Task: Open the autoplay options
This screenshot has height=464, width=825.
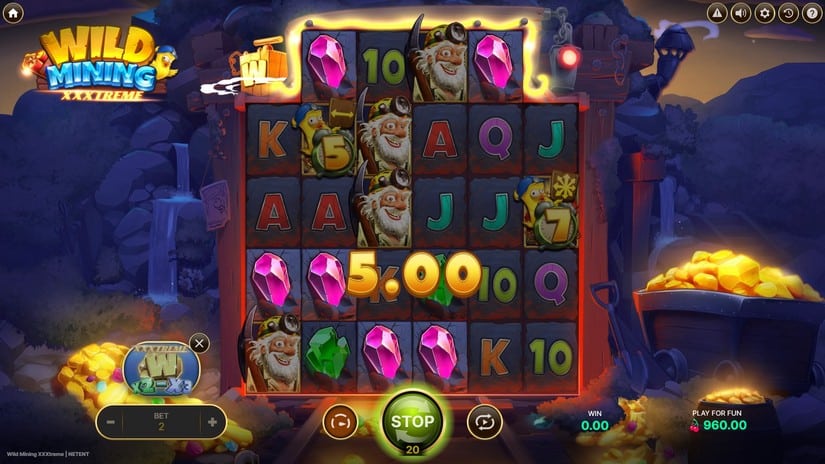Action: click(484, 423)
